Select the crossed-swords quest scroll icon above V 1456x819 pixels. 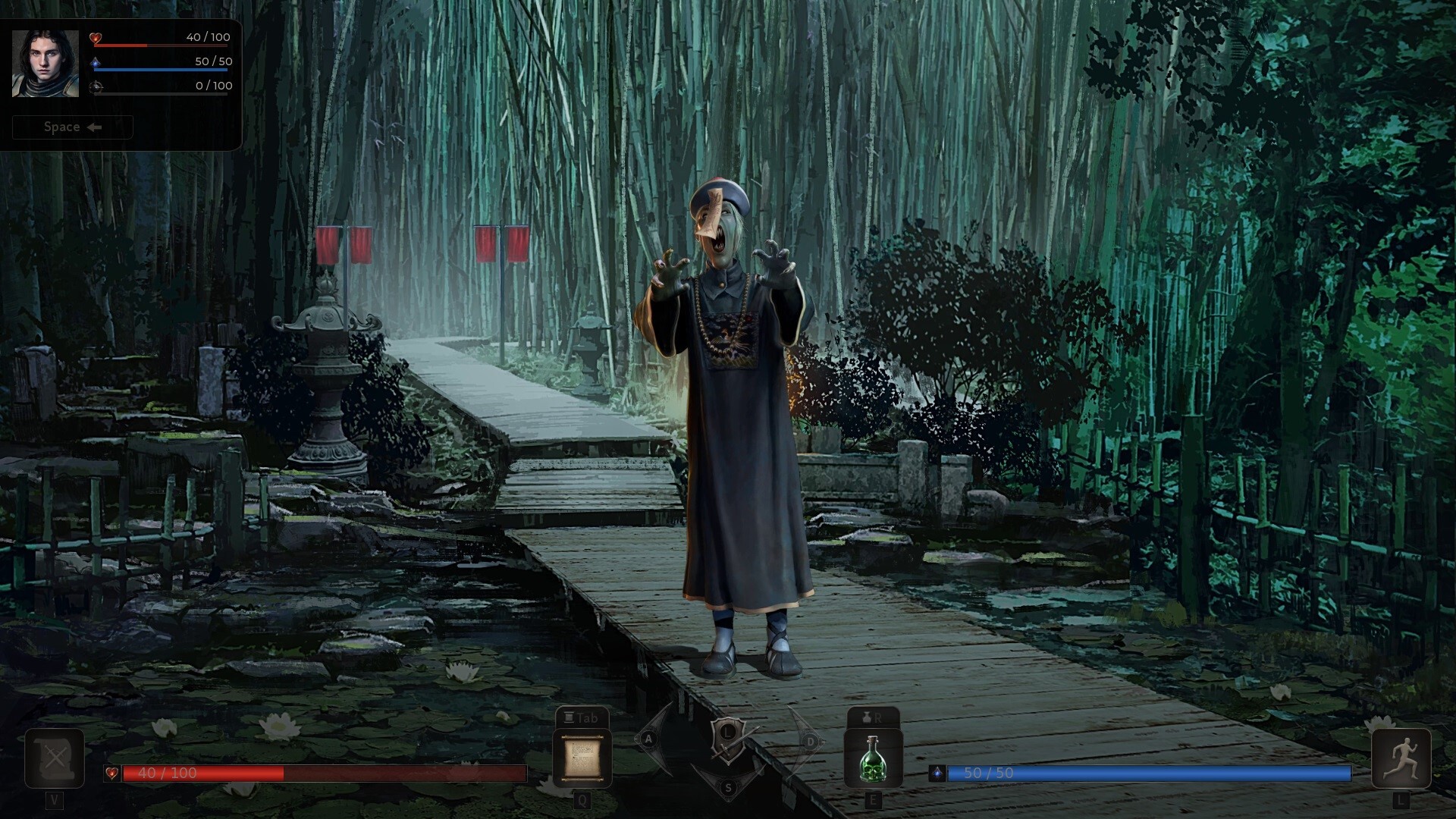tap(53, 758)
